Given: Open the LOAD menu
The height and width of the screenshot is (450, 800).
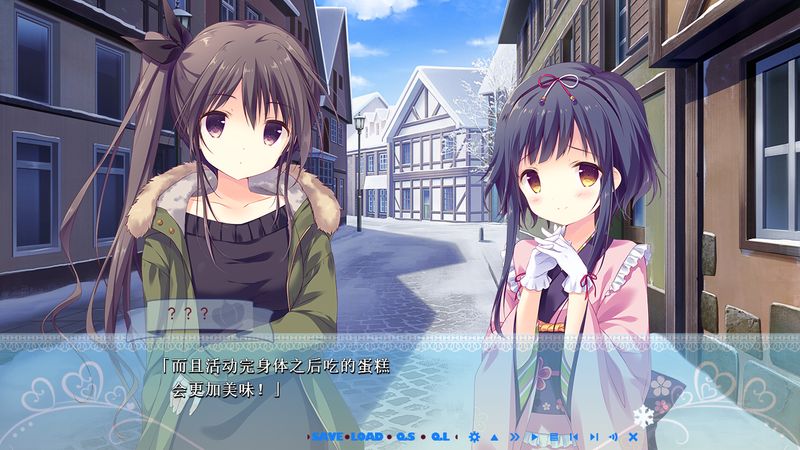Looking at the screenshot, I should (x=367, y=437).
